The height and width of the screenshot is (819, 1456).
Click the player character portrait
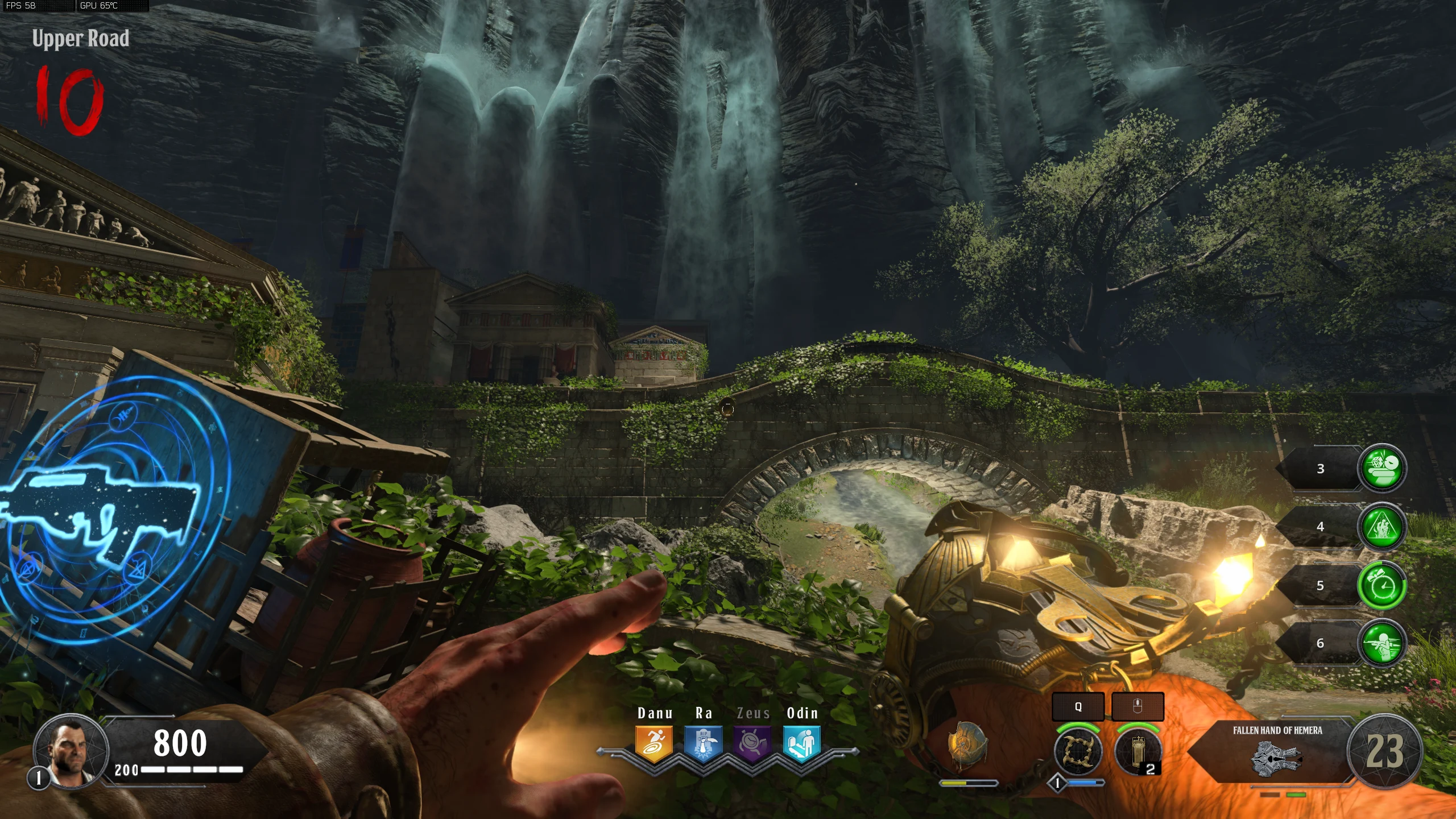click(x=71, y=751)
